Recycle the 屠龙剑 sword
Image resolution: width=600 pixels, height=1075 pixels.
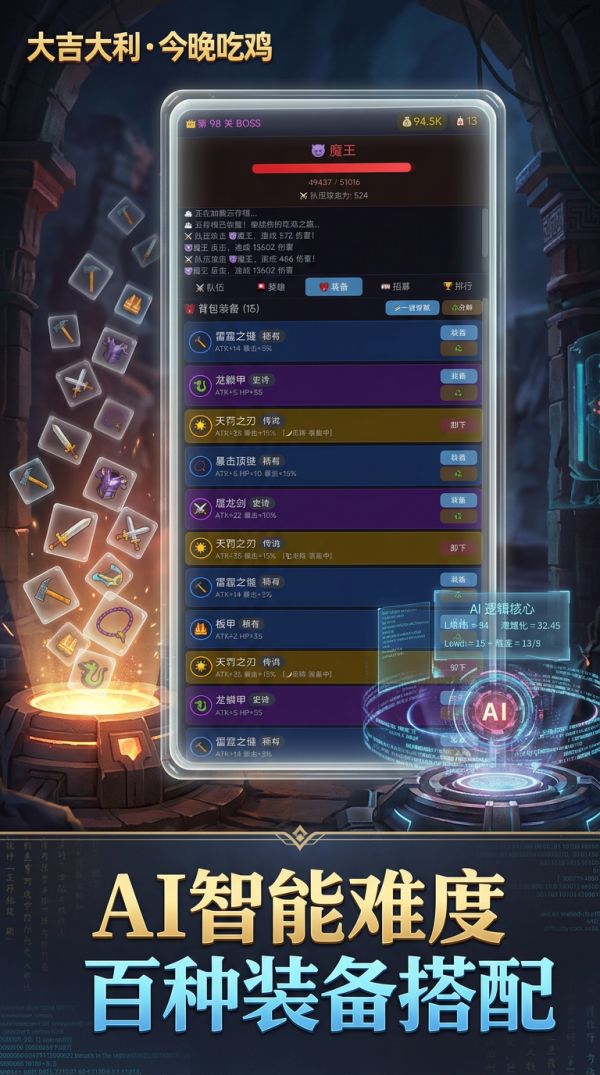tap(458, 517)
